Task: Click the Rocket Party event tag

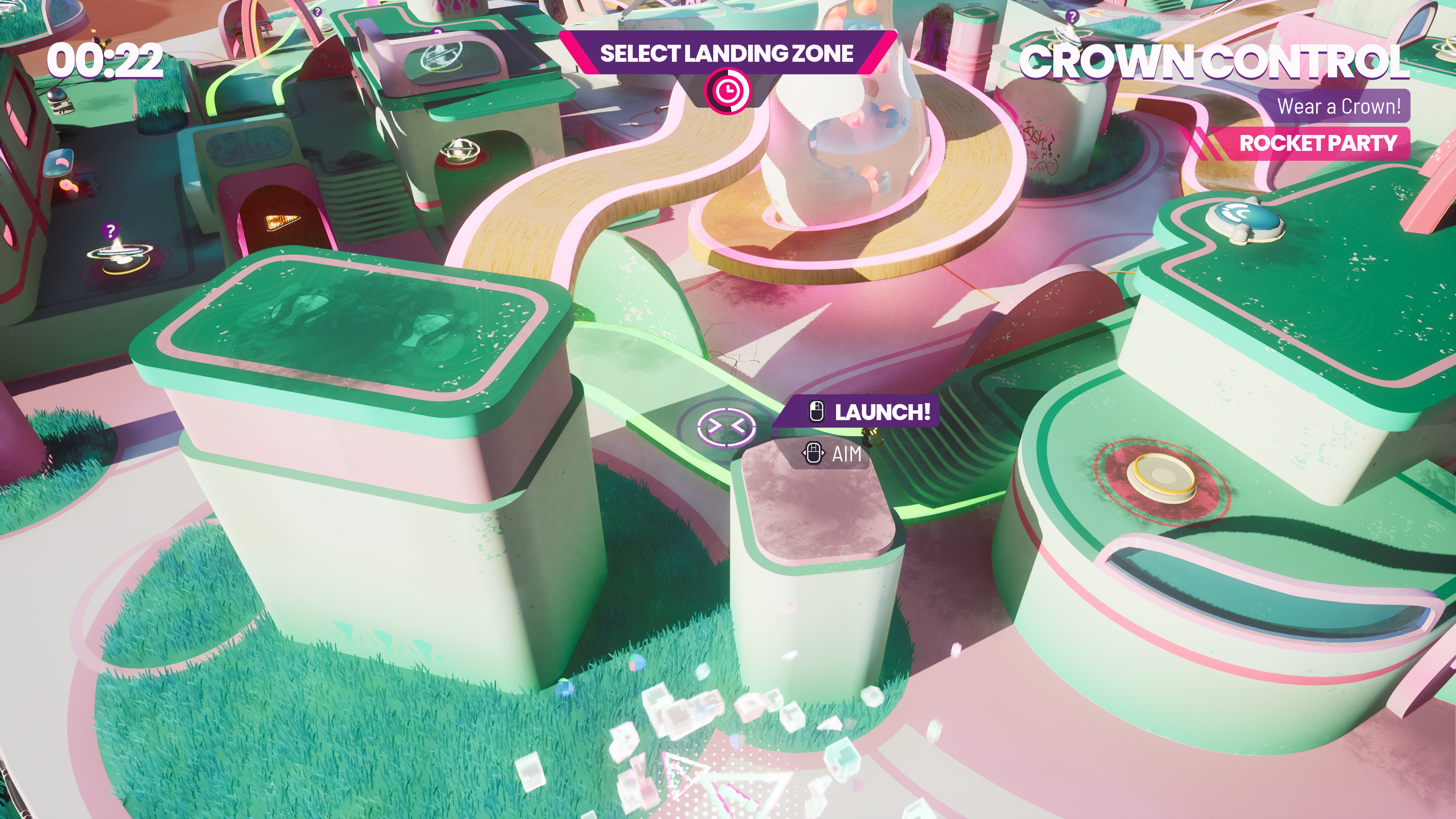Action: (1317, 143)
